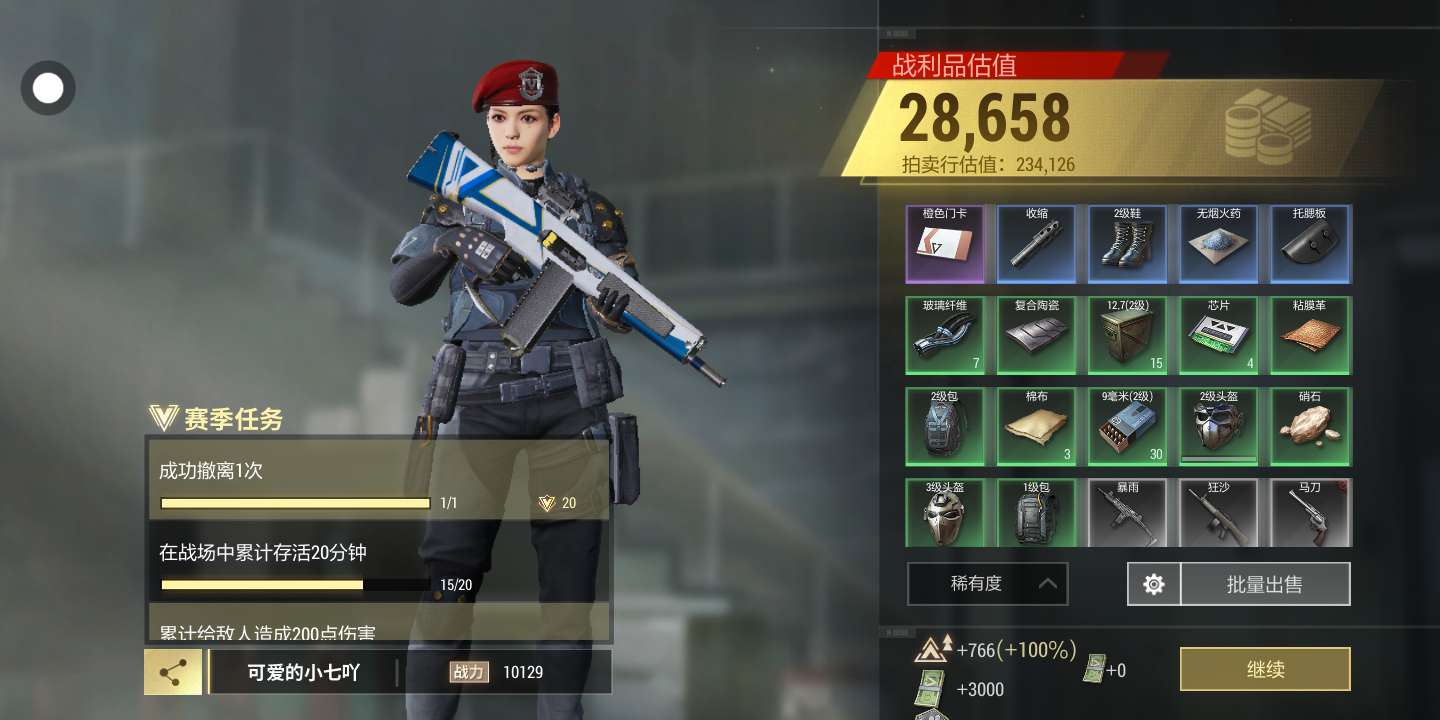
Task: Select the 玻璃纤维 fiberglass slot
Action: [x=945, y=335]
